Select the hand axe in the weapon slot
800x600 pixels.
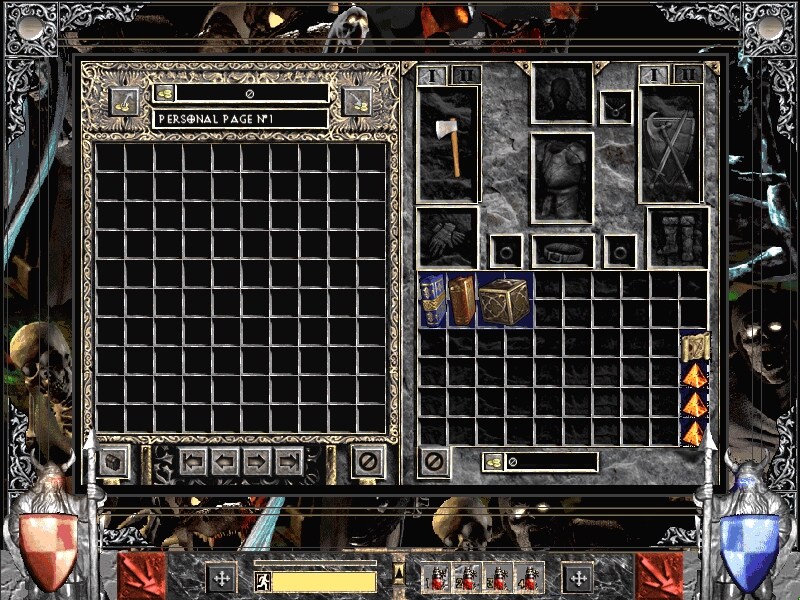pyautogui.click(x=449, y=144)
